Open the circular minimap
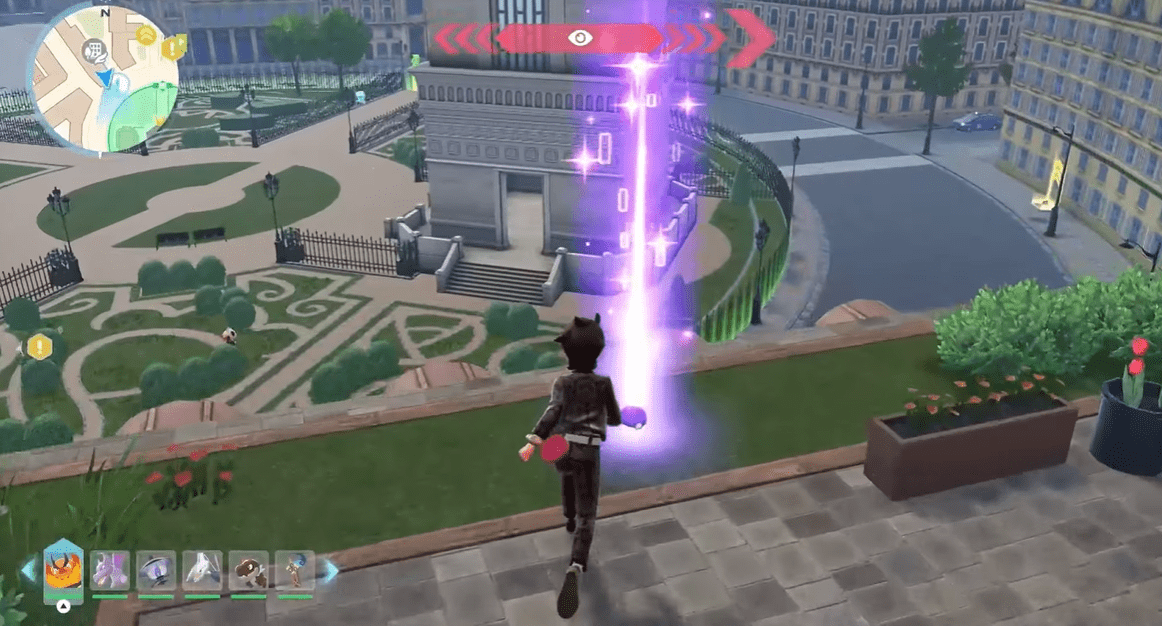This screenshot has width=1162, height=626. [104, 78]
